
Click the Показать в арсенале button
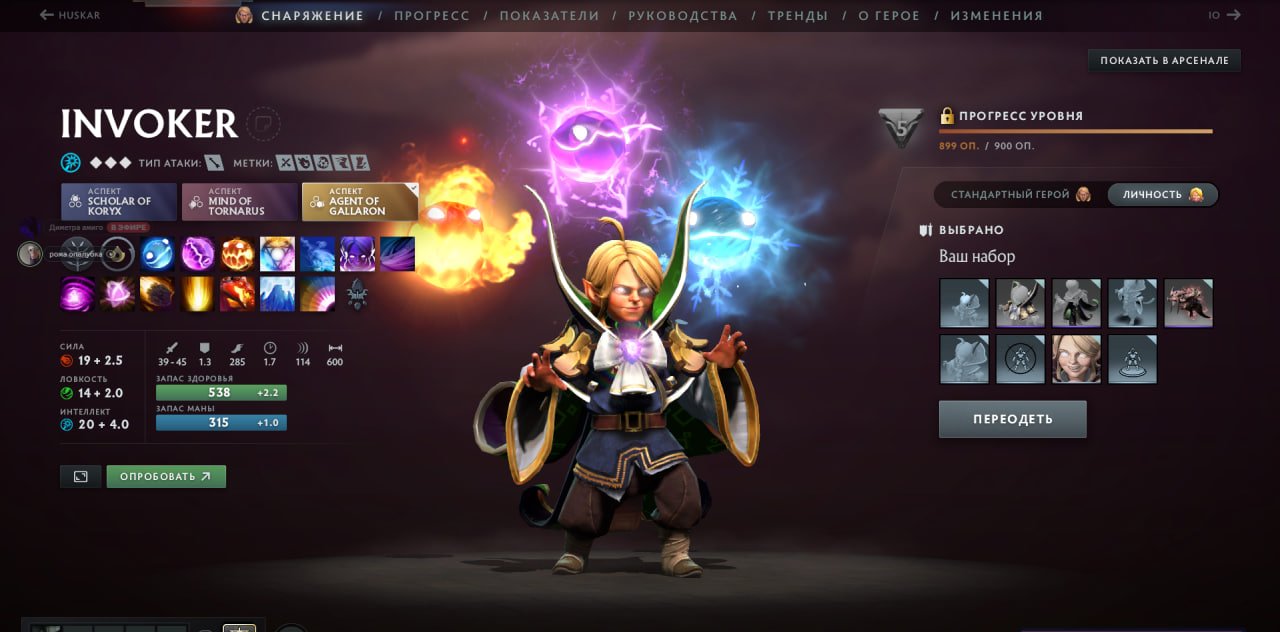point(1164,61)
